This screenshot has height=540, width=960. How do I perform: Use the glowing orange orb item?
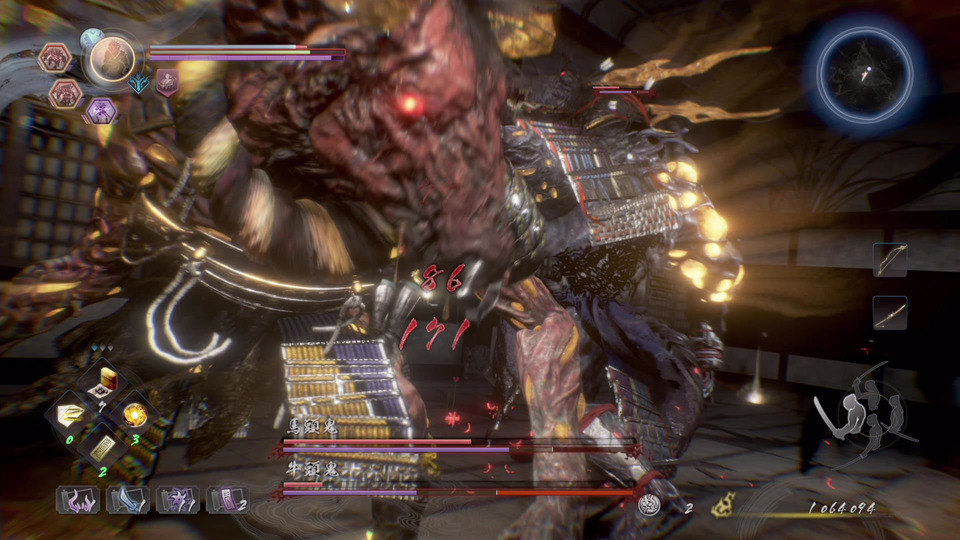(x=134, y=413)
